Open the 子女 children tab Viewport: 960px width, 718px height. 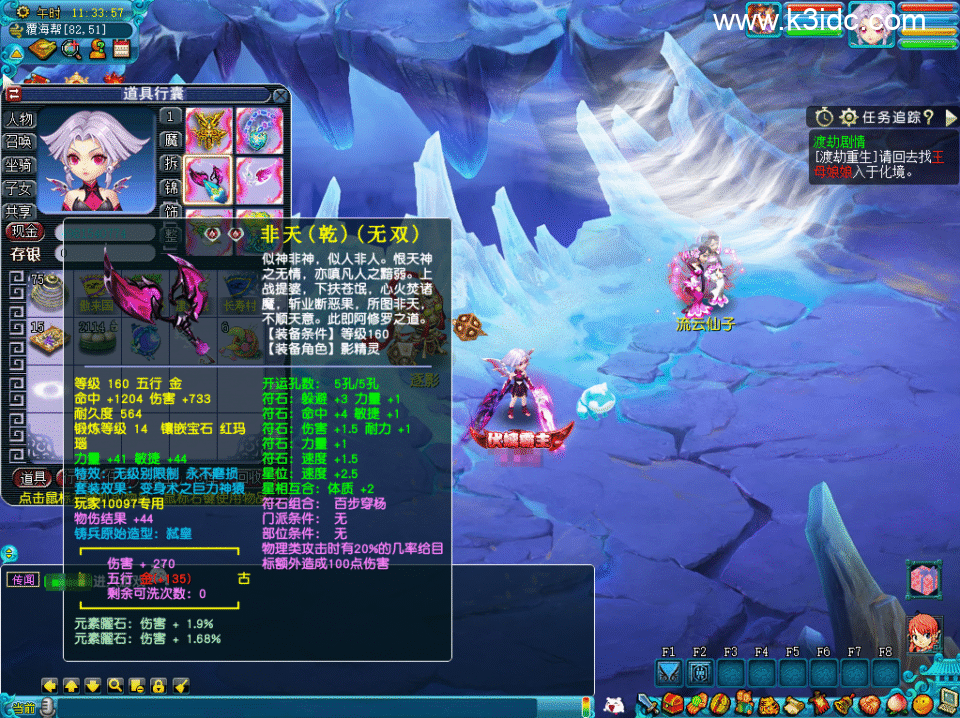[20, 188]
